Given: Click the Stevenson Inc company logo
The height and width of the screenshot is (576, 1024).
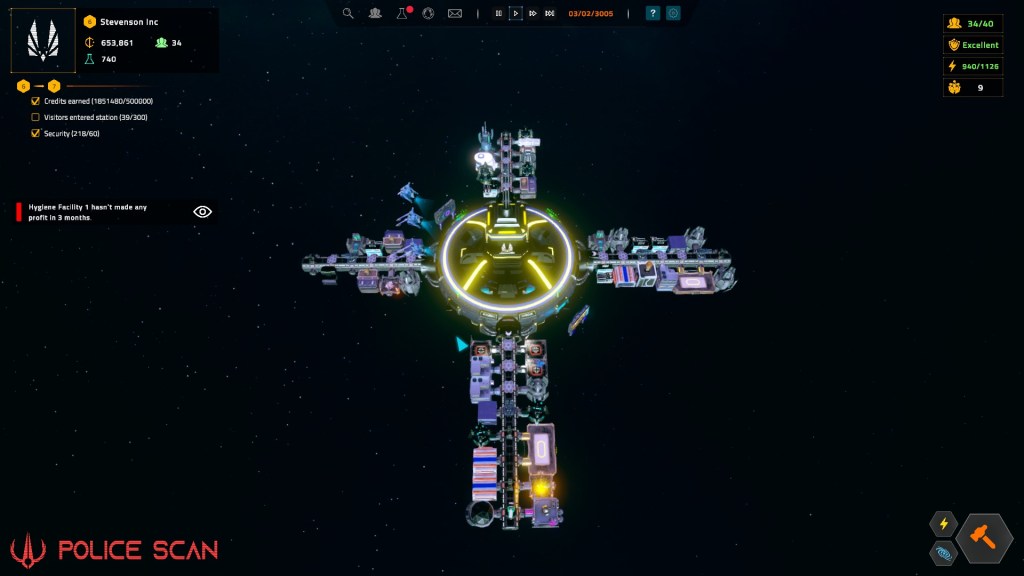Looking at the screenshot, I should (43, 40).
